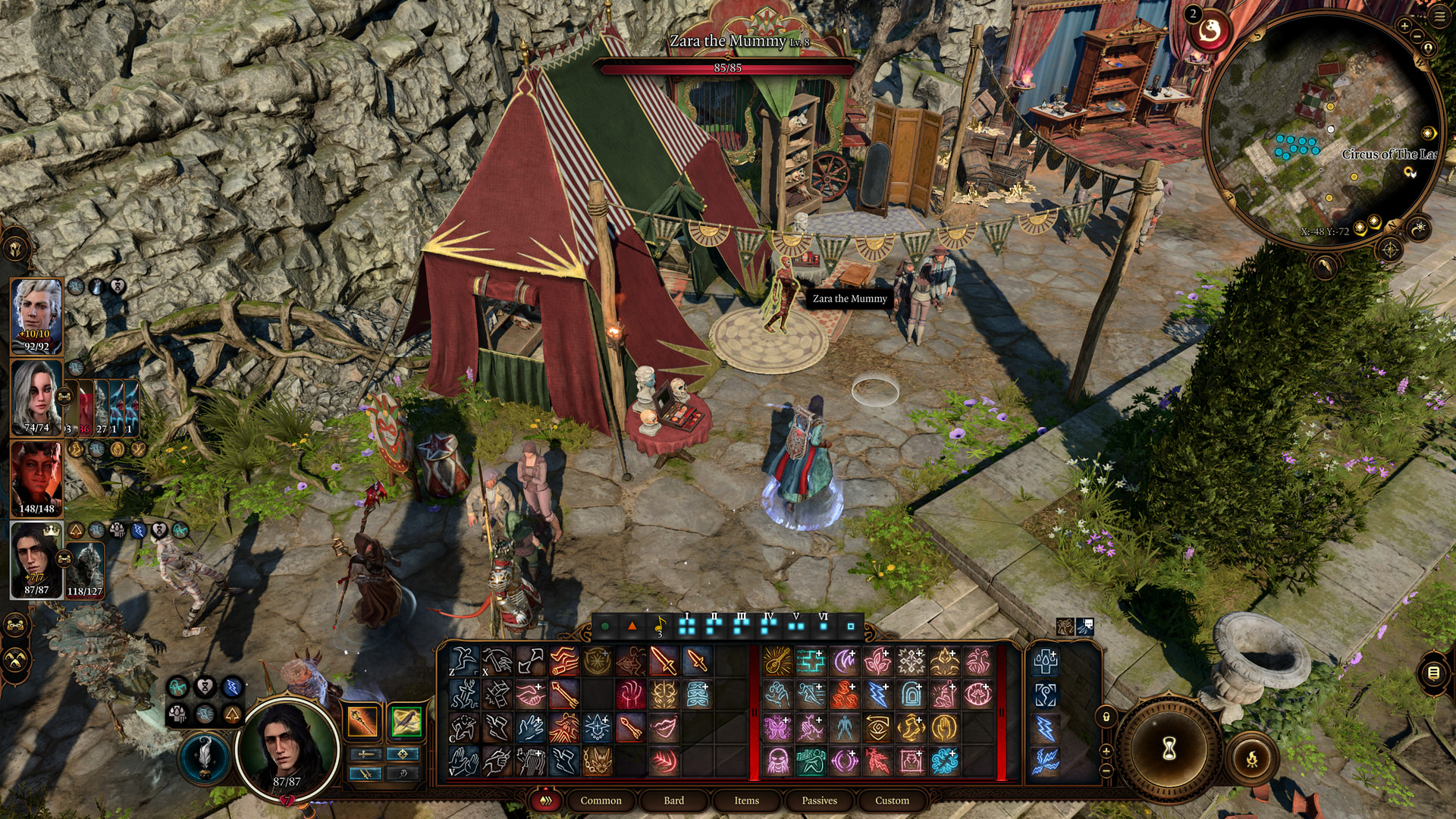
Task: Cast the pink butterfly spell icon
Action: tap(777, 728)
